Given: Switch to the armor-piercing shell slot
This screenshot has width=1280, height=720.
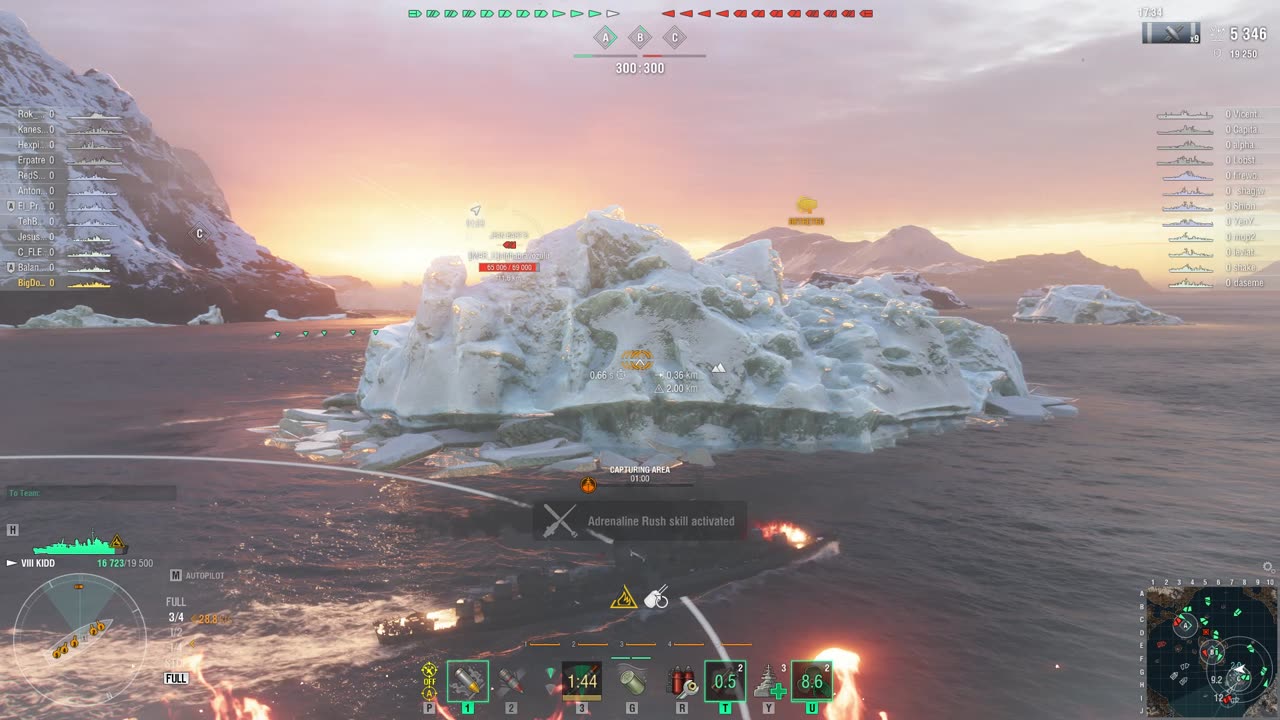Looking at the screenshot, I should tap(511, 681).
